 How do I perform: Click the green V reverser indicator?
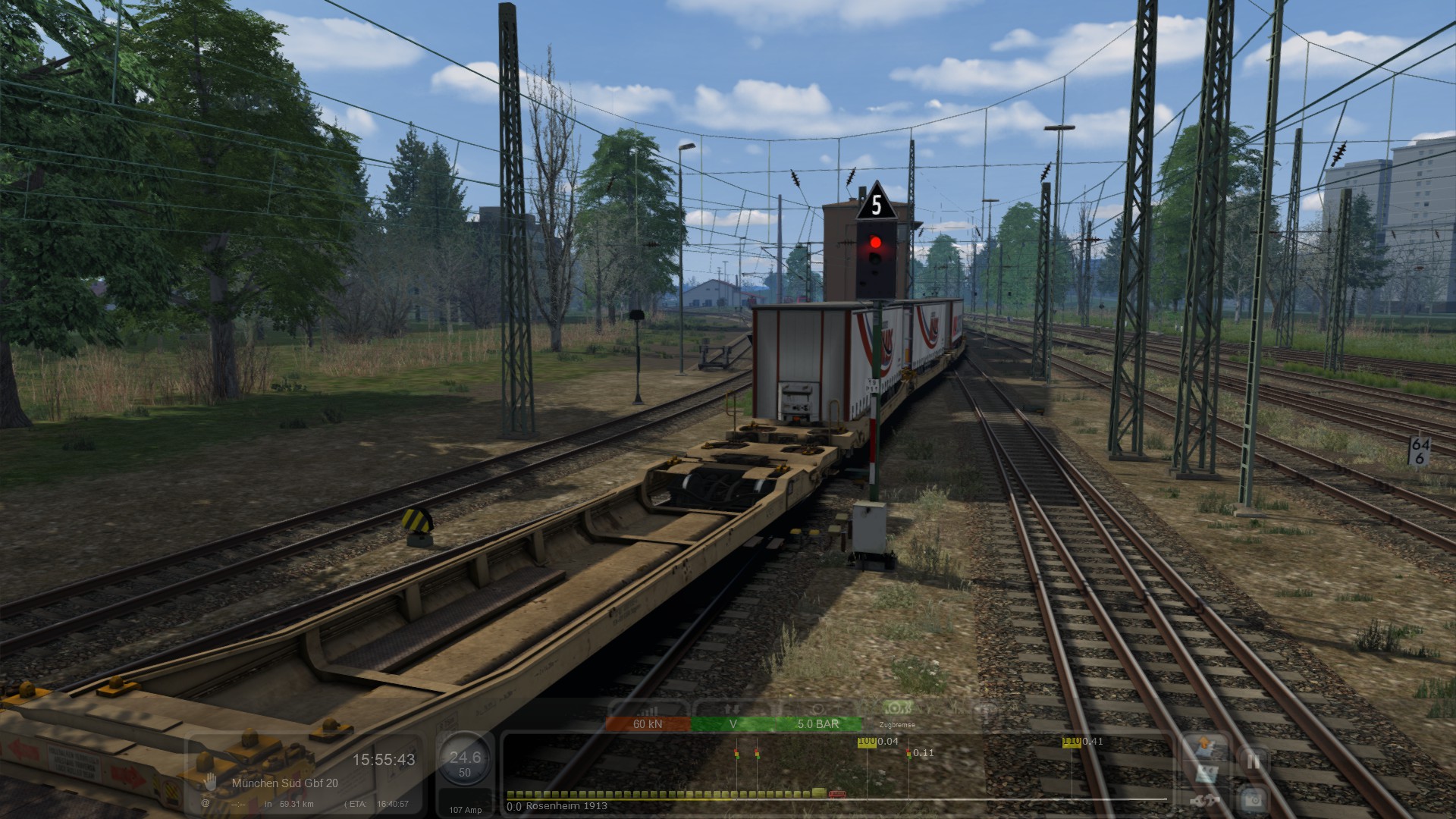point(733,724)
